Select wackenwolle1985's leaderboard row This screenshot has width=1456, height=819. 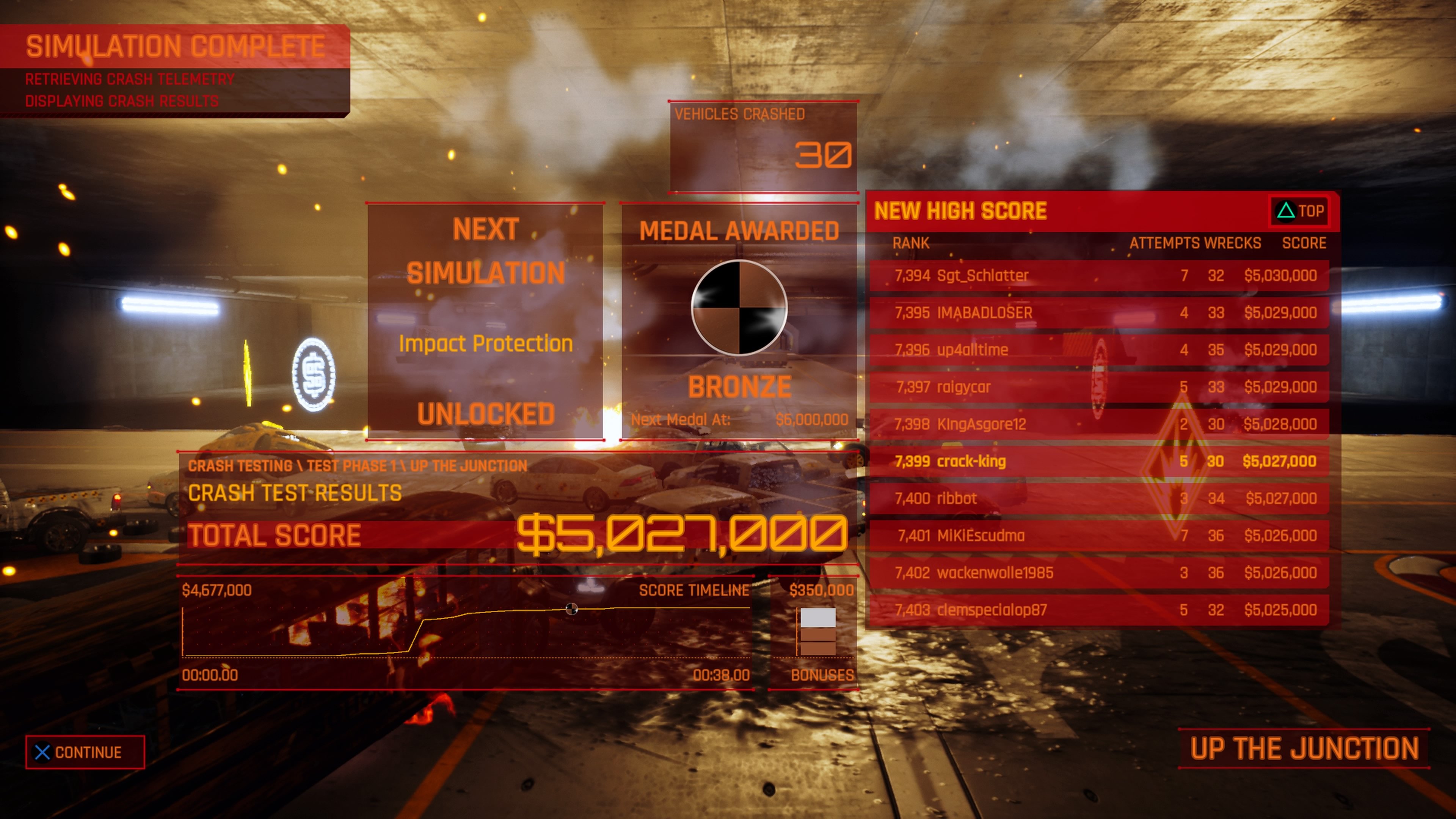(x=1099, y=573)
